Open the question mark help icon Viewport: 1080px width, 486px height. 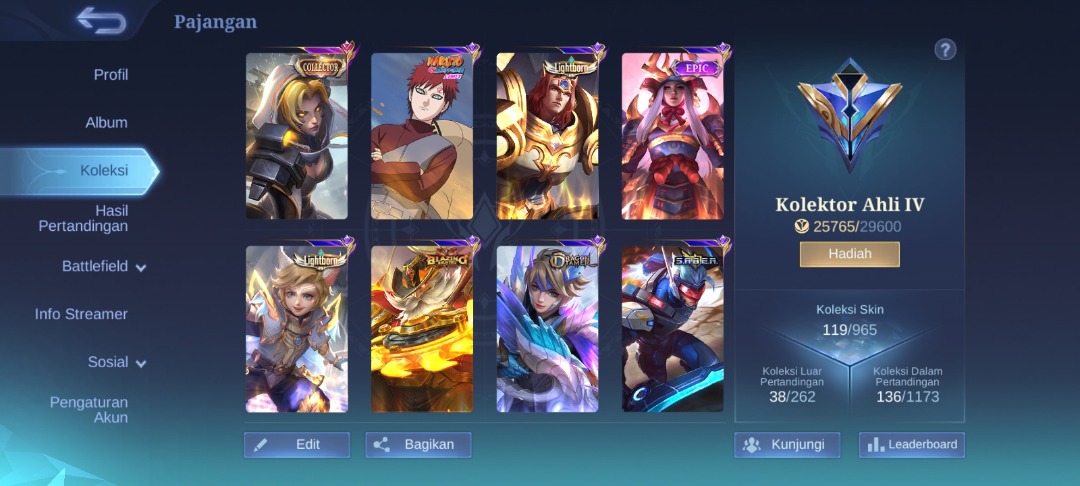click(945, 50)
